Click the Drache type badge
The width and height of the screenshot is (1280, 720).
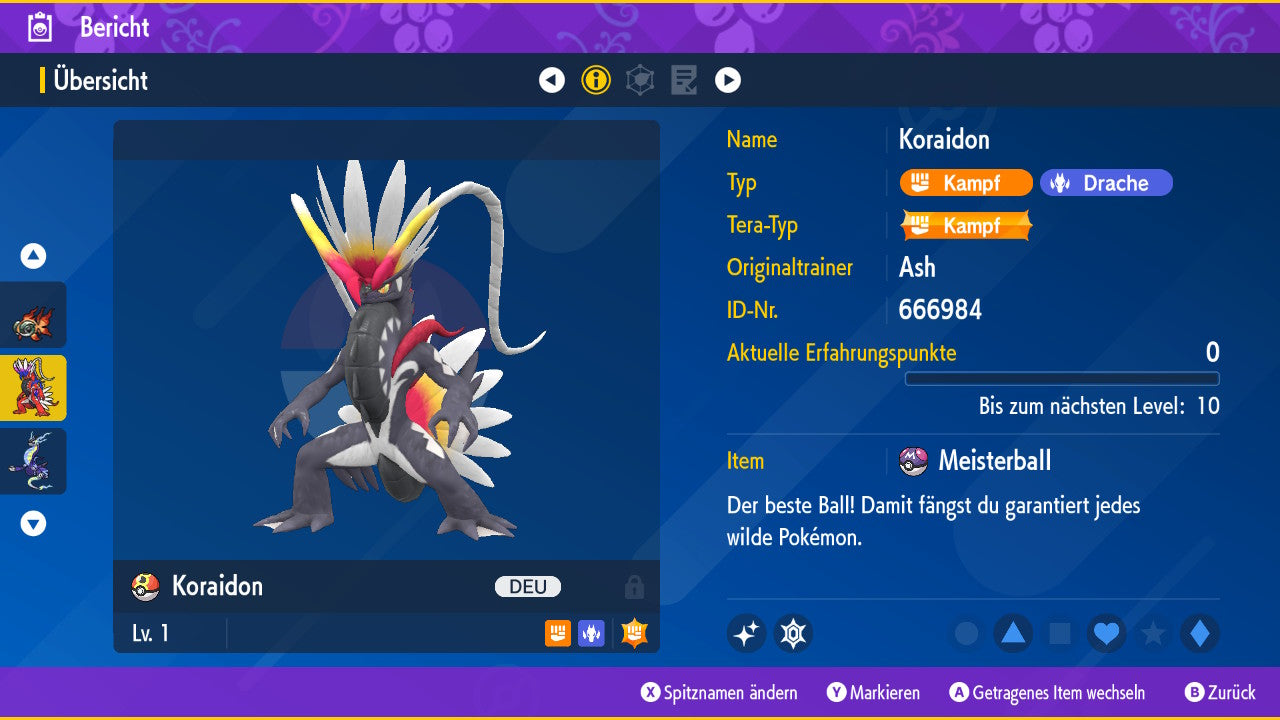click(x=1106, y=183)
